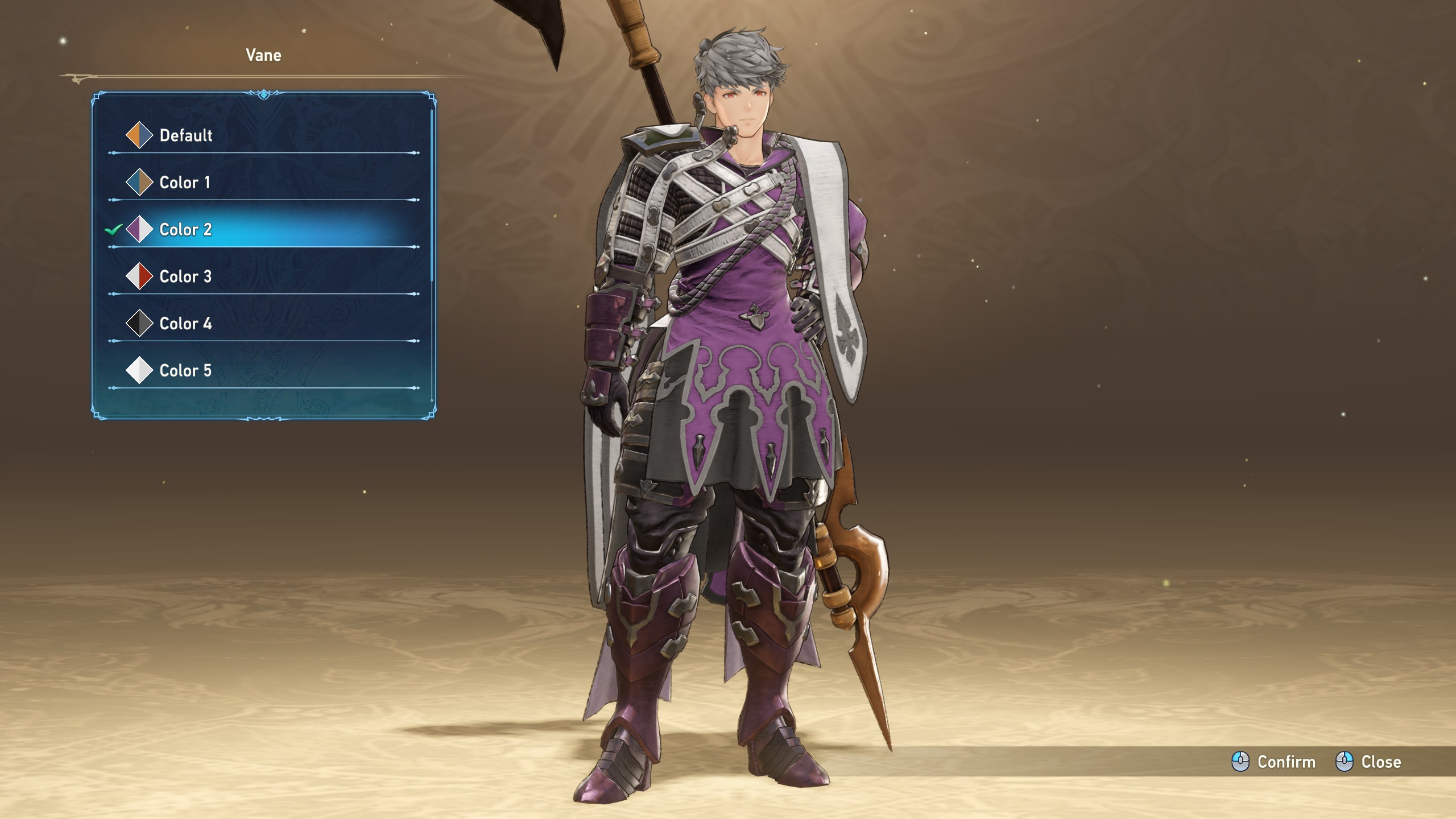Select the highlighted Color 2 entry
This screenshot has height=819, width=1456.
(185, 230)
